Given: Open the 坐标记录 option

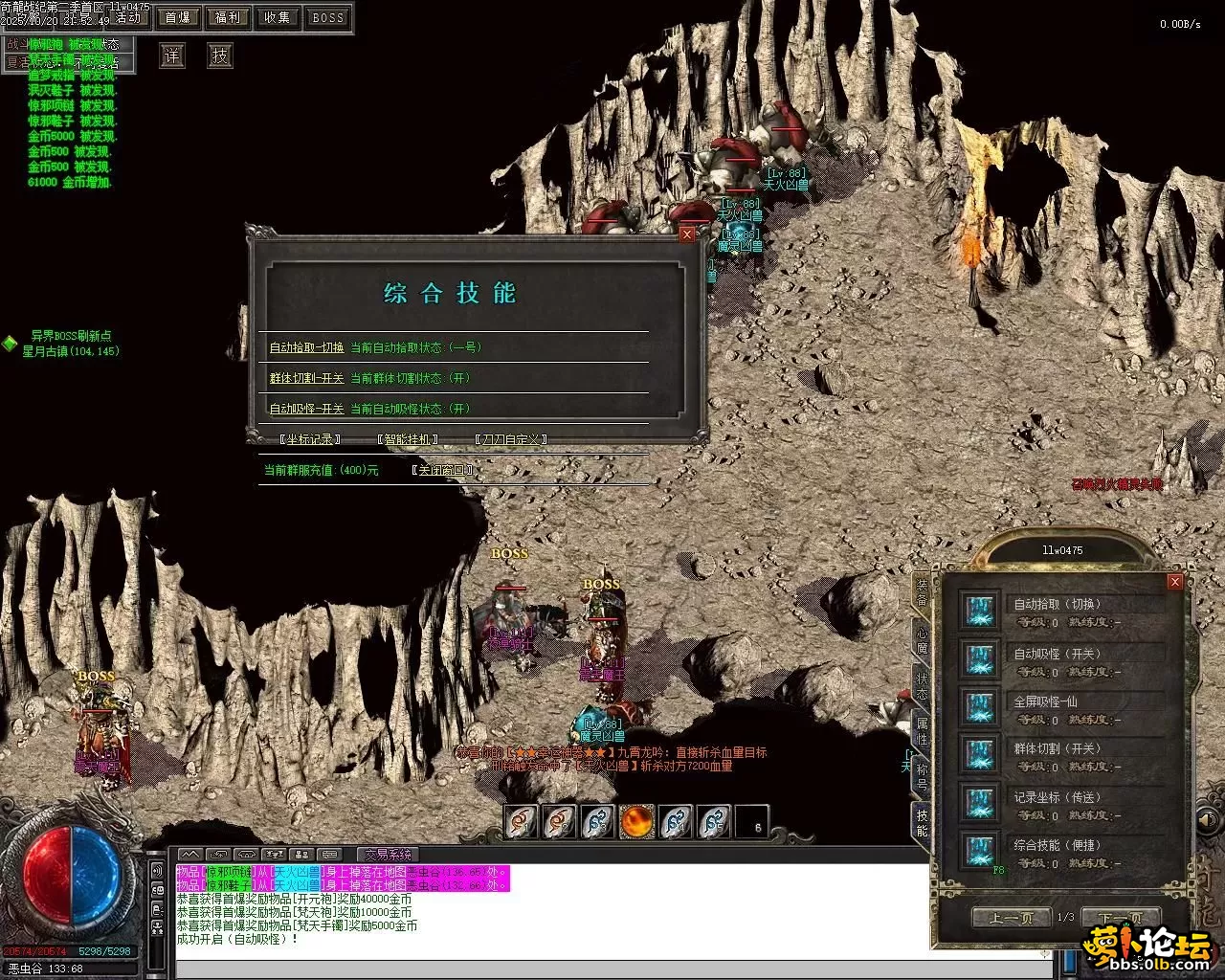Looking at the screenshot, I should point(310,439).
